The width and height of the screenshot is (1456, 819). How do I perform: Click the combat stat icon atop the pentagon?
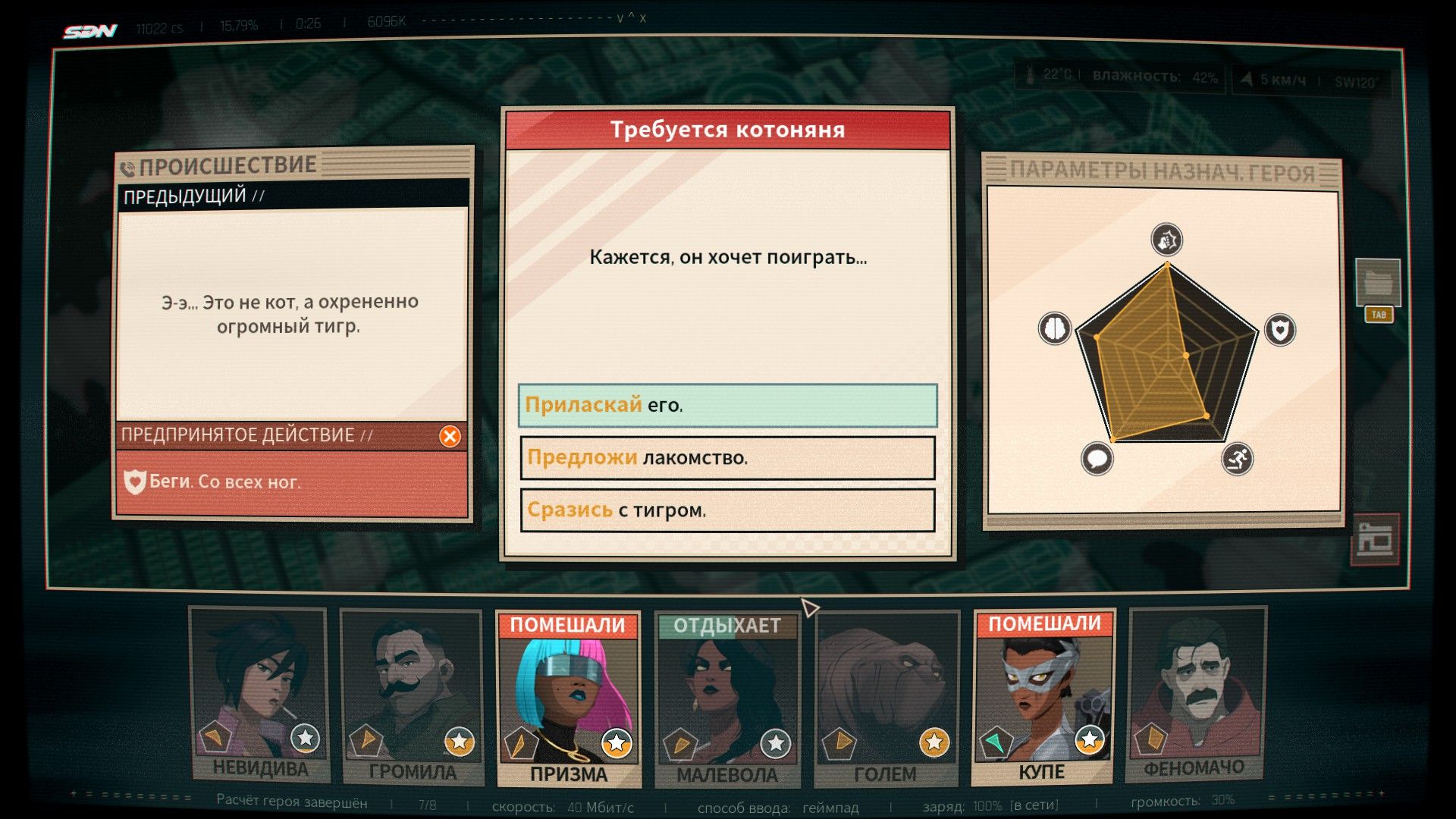point(1166,240)
